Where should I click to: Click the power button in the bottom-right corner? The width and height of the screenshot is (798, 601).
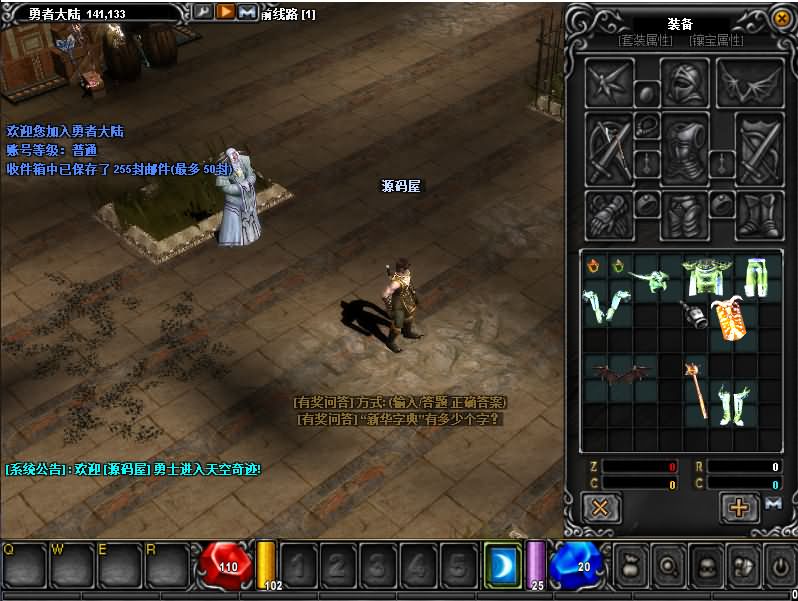(779, 565)
